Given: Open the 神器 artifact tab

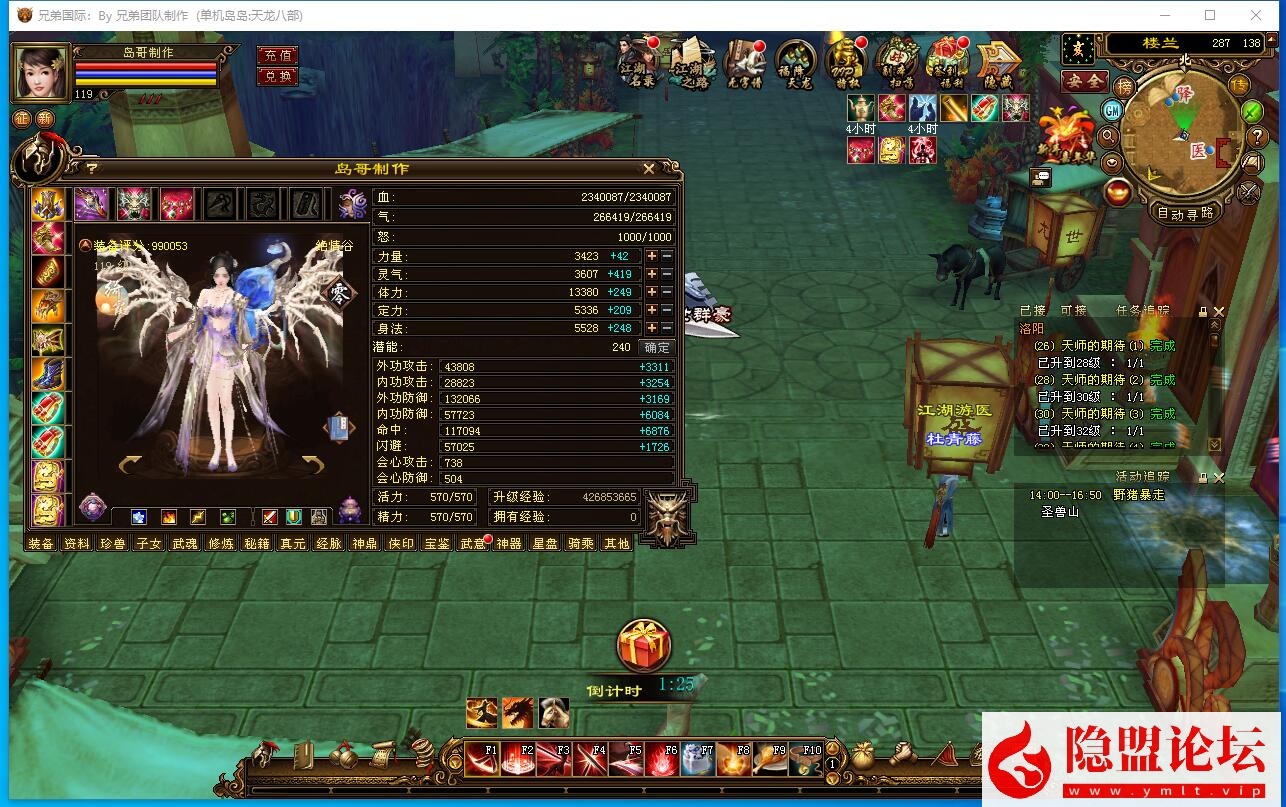Looking at the screenshot, I should click(x=508, y=543).
